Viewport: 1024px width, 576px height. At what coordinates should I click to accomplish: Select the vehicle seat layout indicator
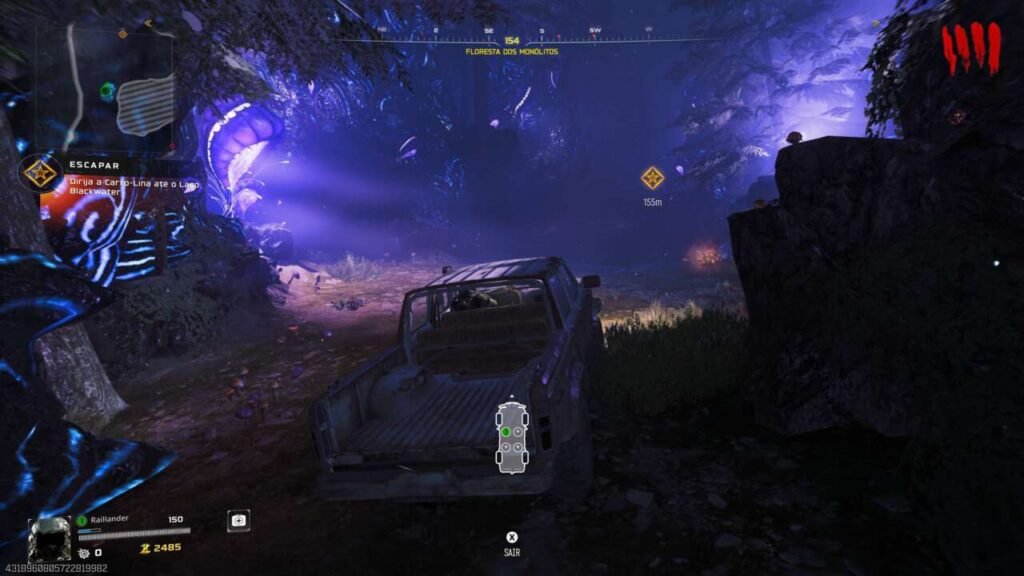pos(513,437)
